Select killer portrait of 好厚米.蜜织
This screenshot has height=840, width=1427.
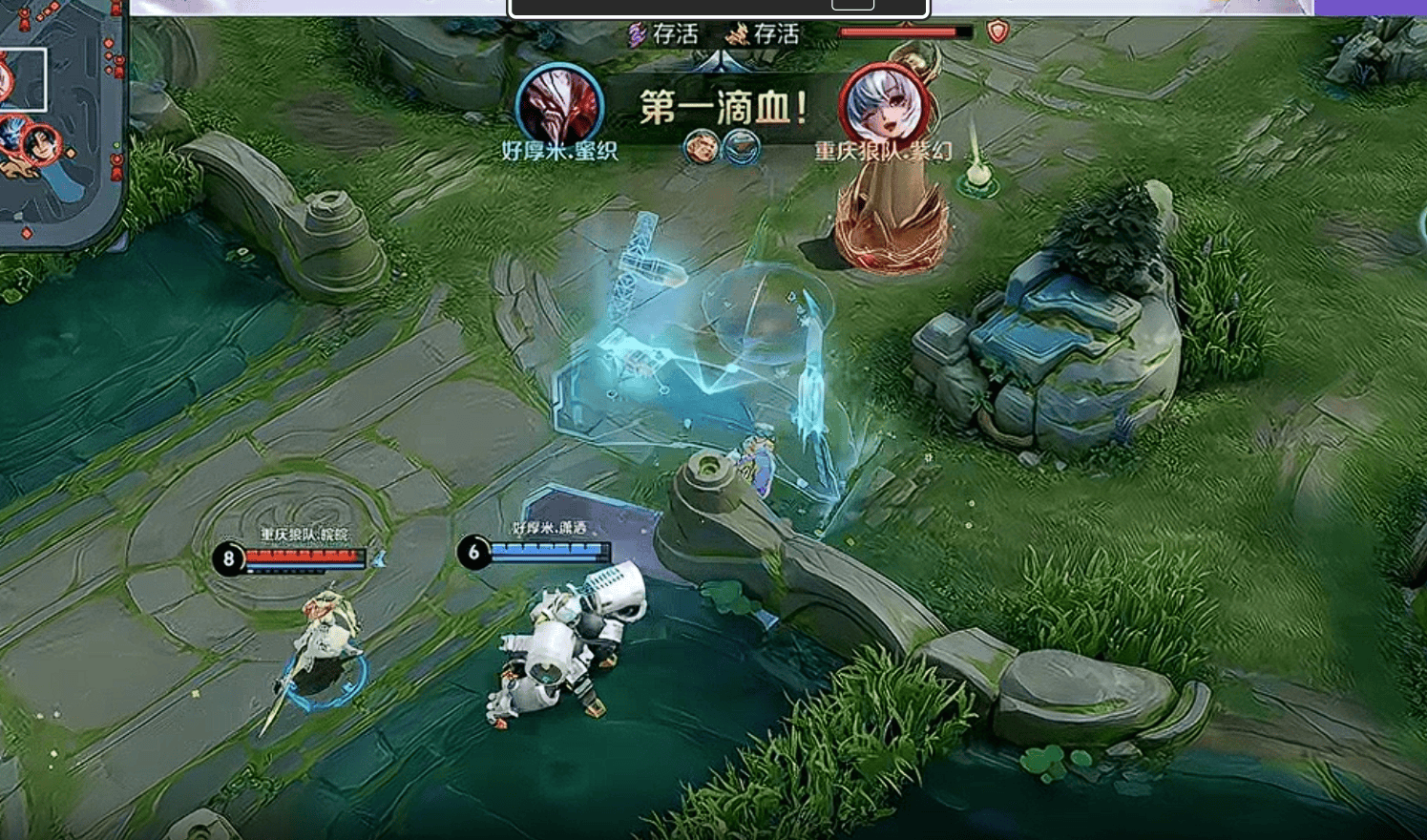[x=559, y=107]
